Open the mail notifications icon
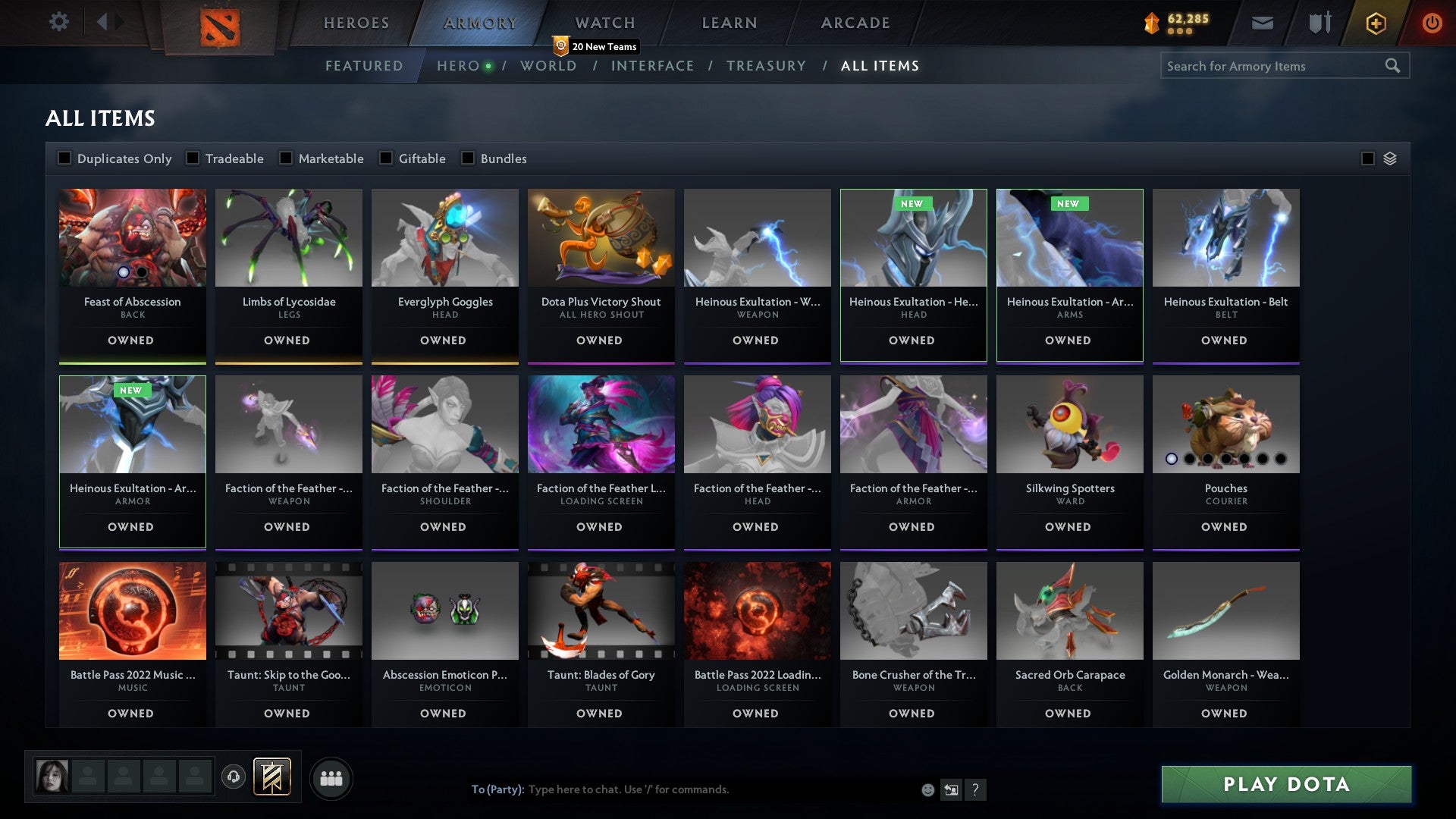Screen dimensions: 1456x819 1263,23
